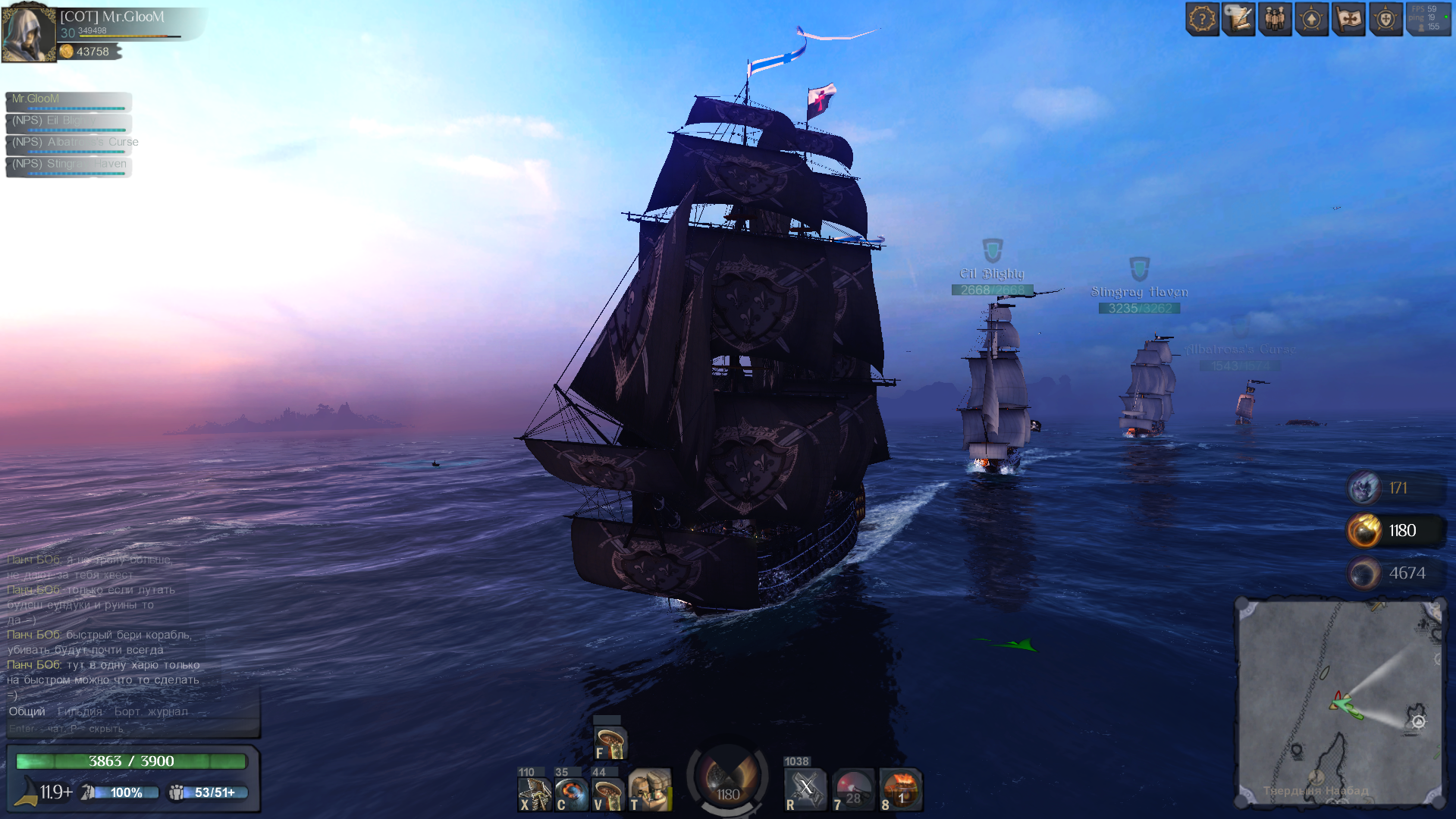The image size is (1456, 819).
Task: Open the quest scroll and quill journal
Action: 1238,19
